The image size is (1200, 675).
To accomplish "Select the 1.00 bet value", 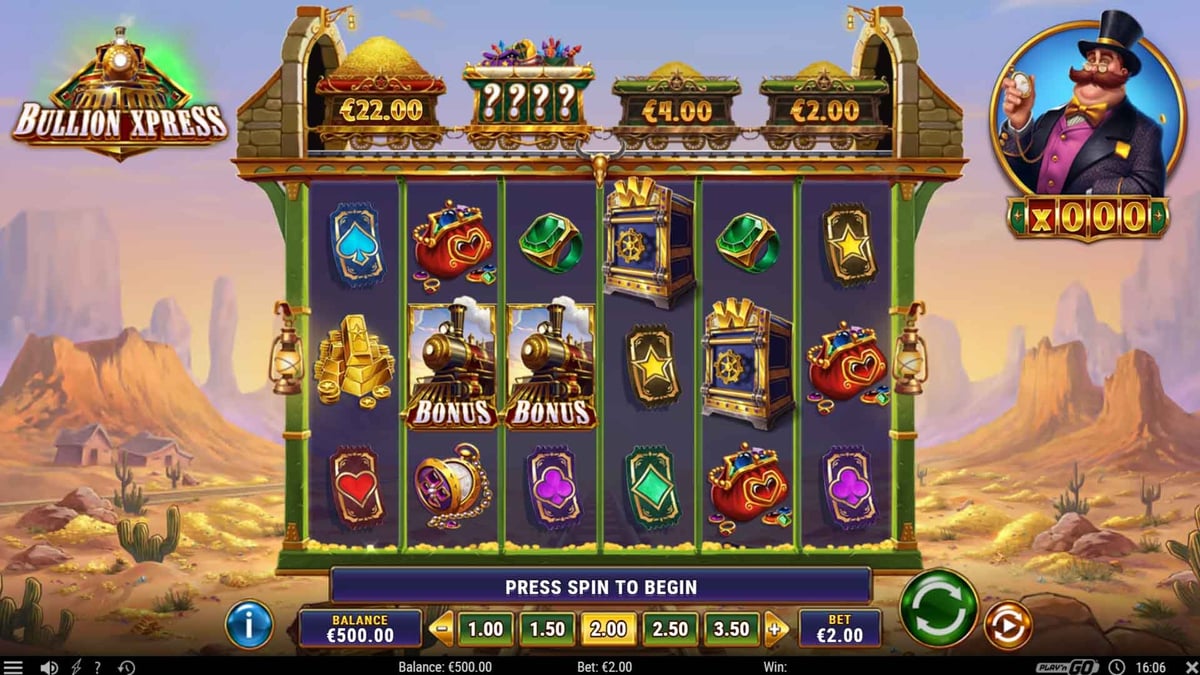I will tap(486, 629).
